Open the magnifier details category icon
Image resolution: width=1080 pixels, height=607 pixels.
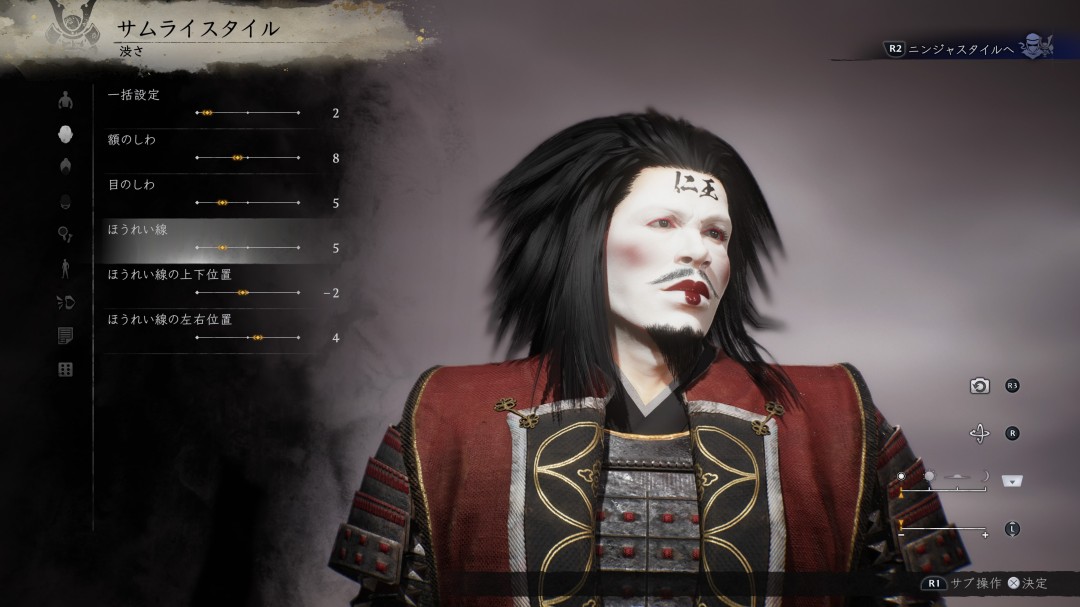66,234
